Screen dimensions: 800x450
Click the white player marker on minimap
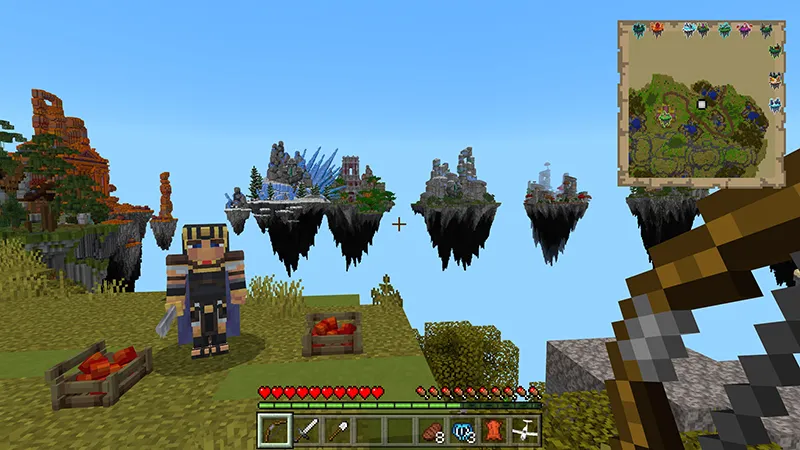click(x=702, y=103)
